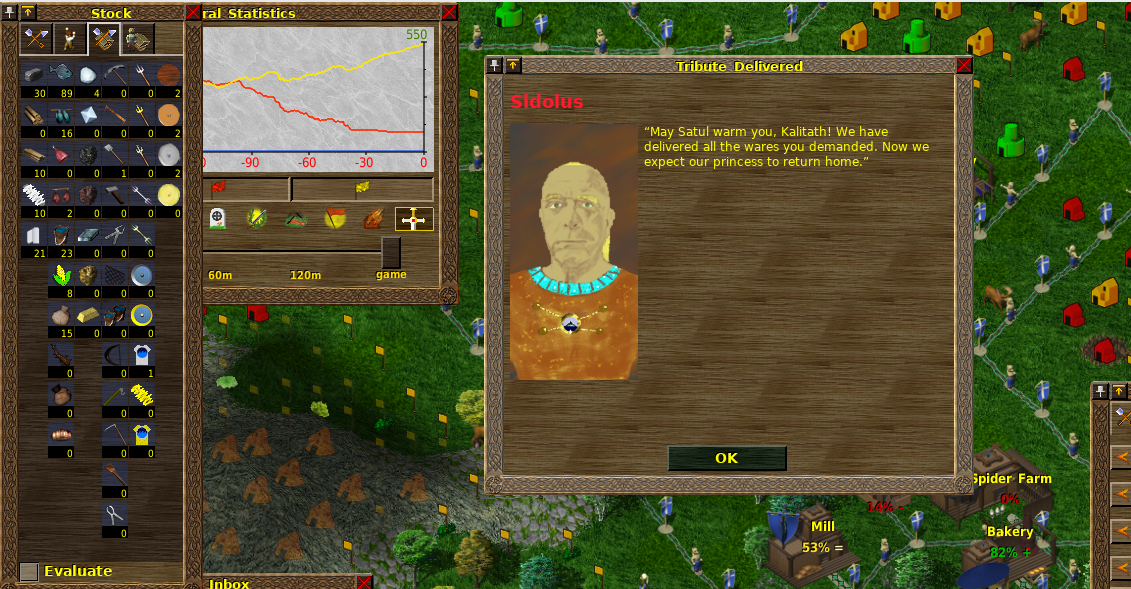Image resolution: width=1131 pixels, height=589 pixels.
Task: Select the corn ware slot
Action: [61, 276]
